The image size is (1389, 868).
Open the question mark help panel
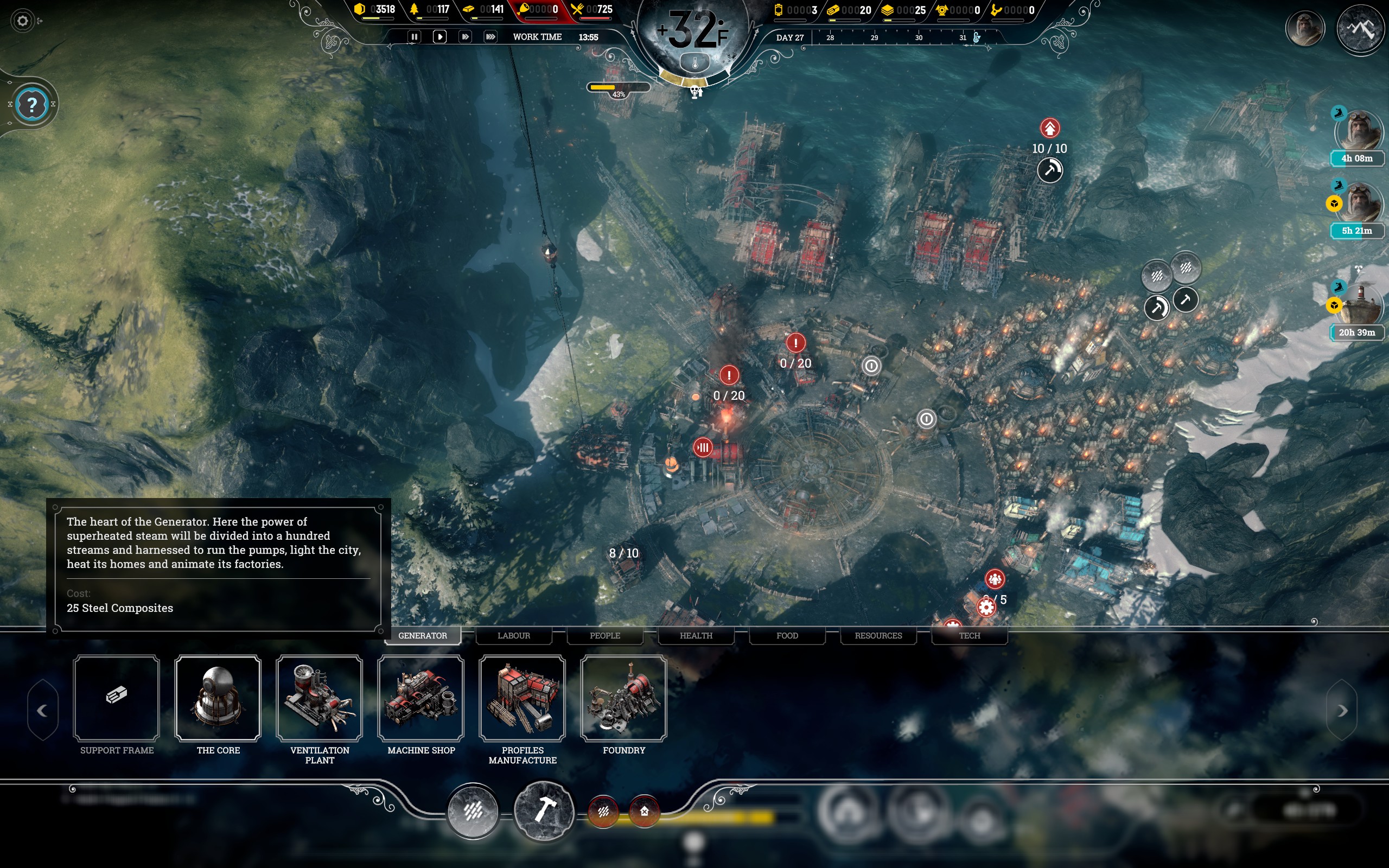(32, 105)
